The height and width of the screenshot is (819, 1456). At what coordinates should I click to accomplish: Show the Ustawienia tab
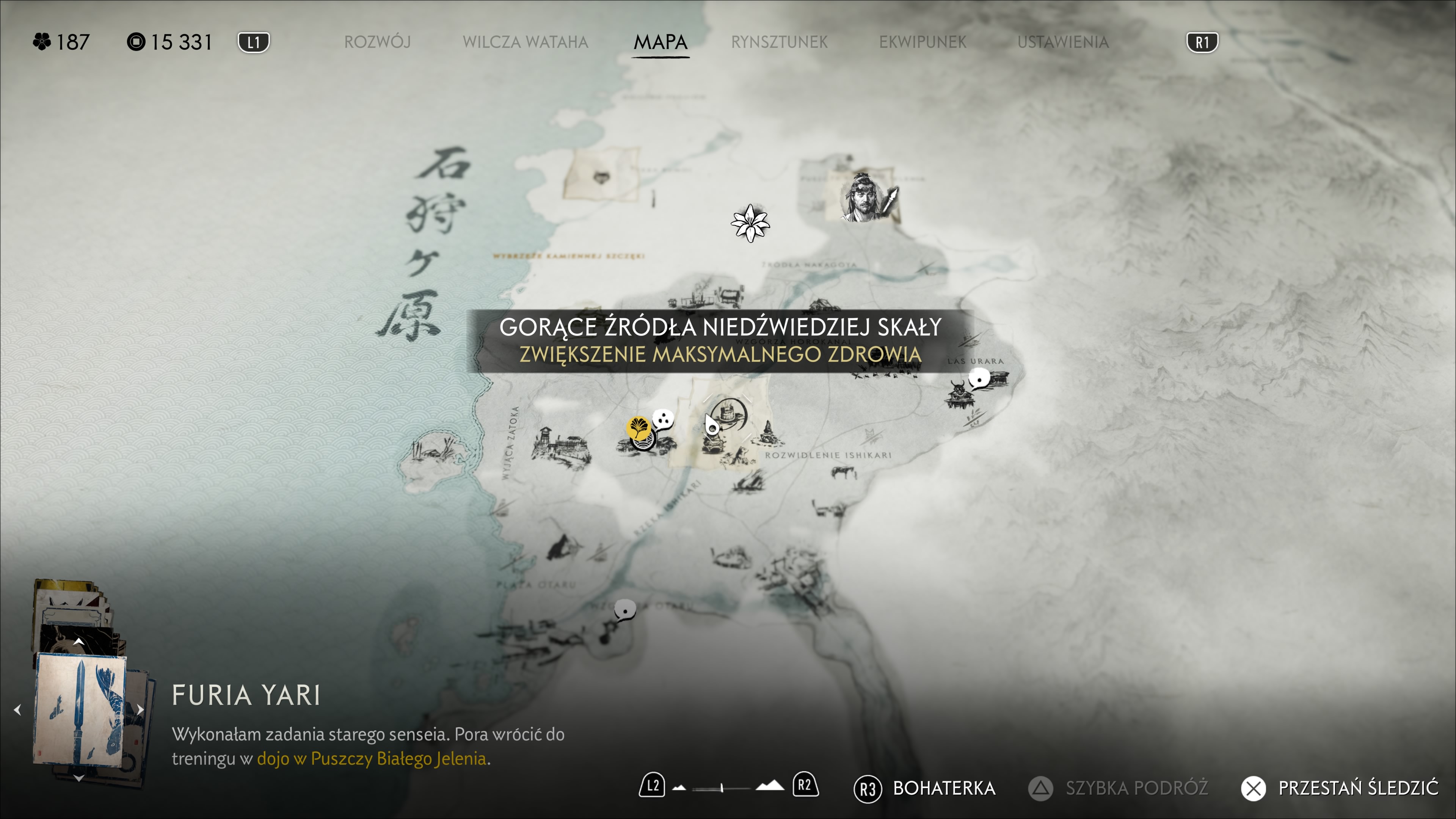pyautogui.click(x=1062, y=42)
